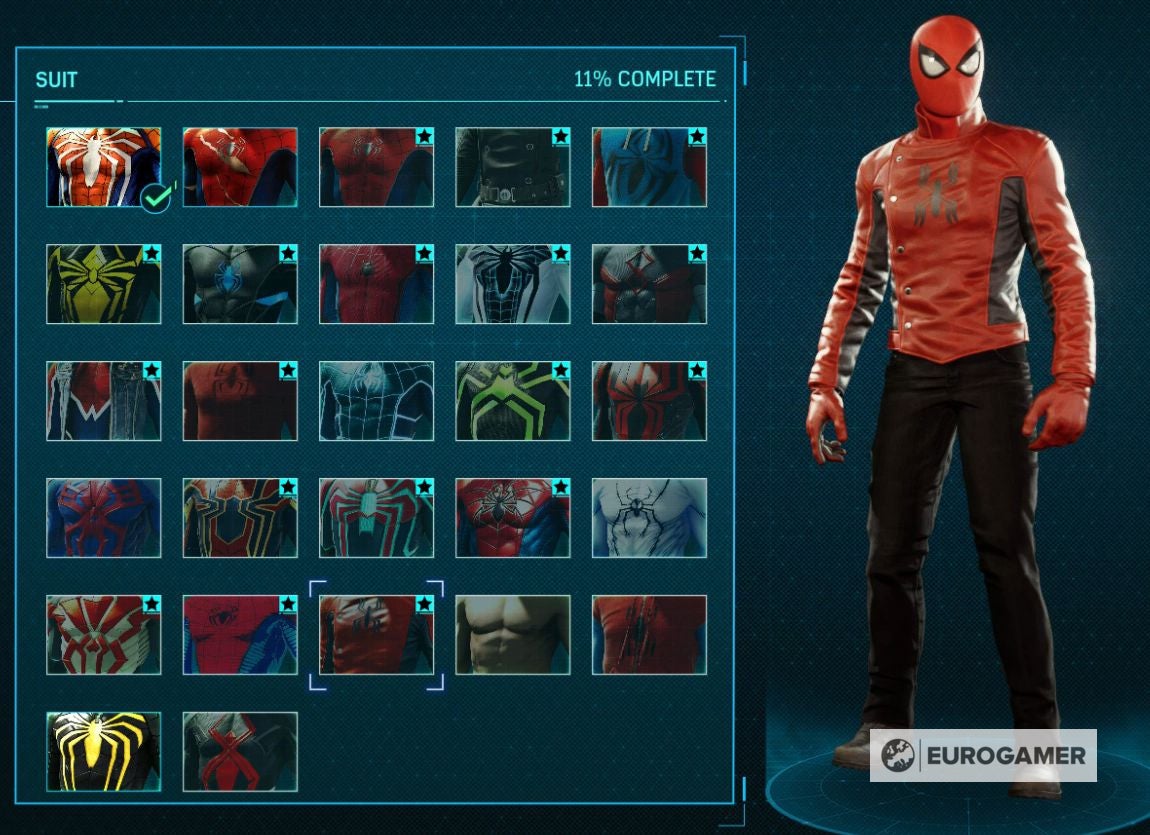Choose the glowing white-blue Fear Itself suit
The width and height of the screenshot is (1150, 835).
coord(376,401)
